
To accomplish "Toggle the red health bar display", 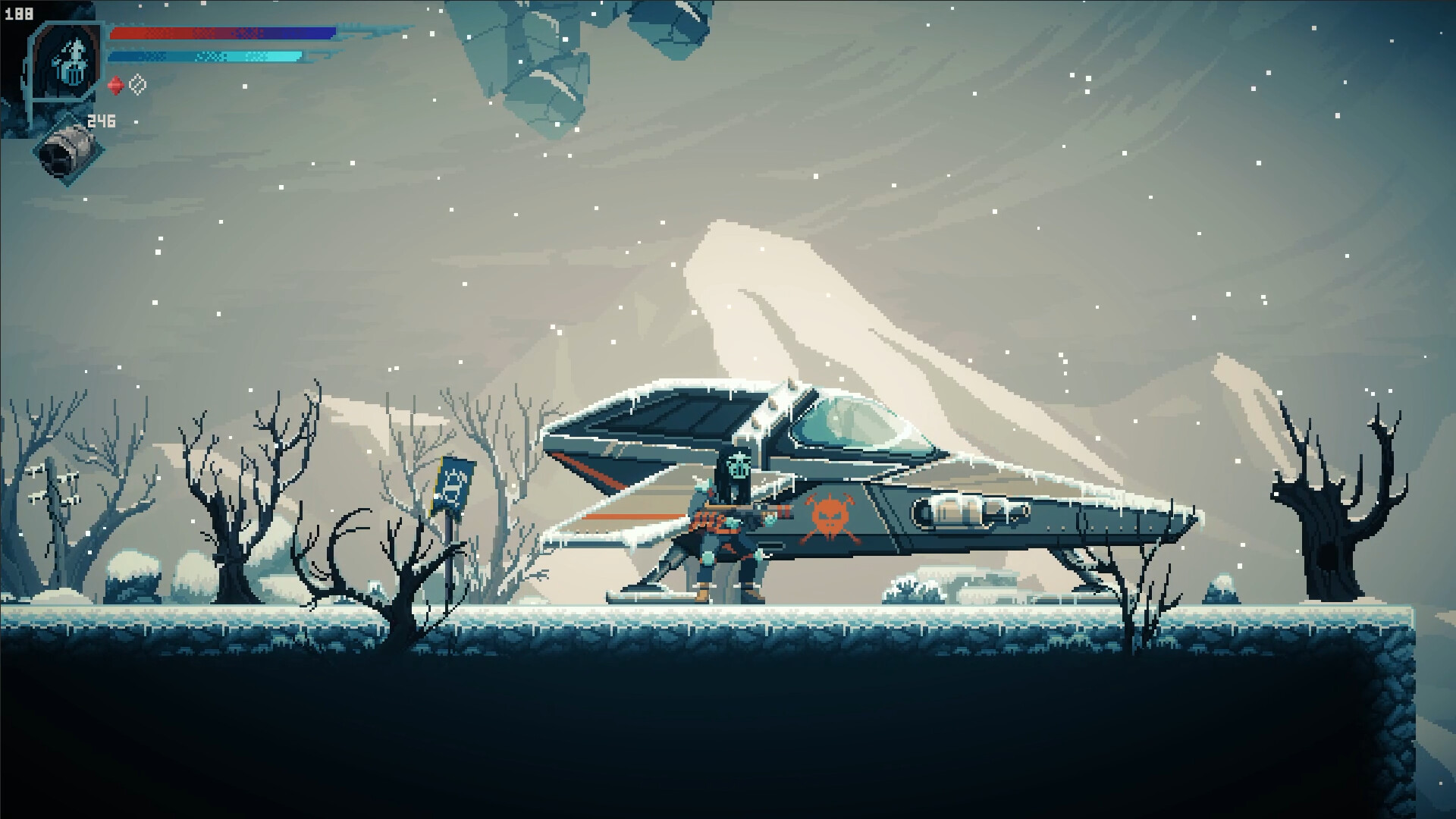I will (190, 33).
